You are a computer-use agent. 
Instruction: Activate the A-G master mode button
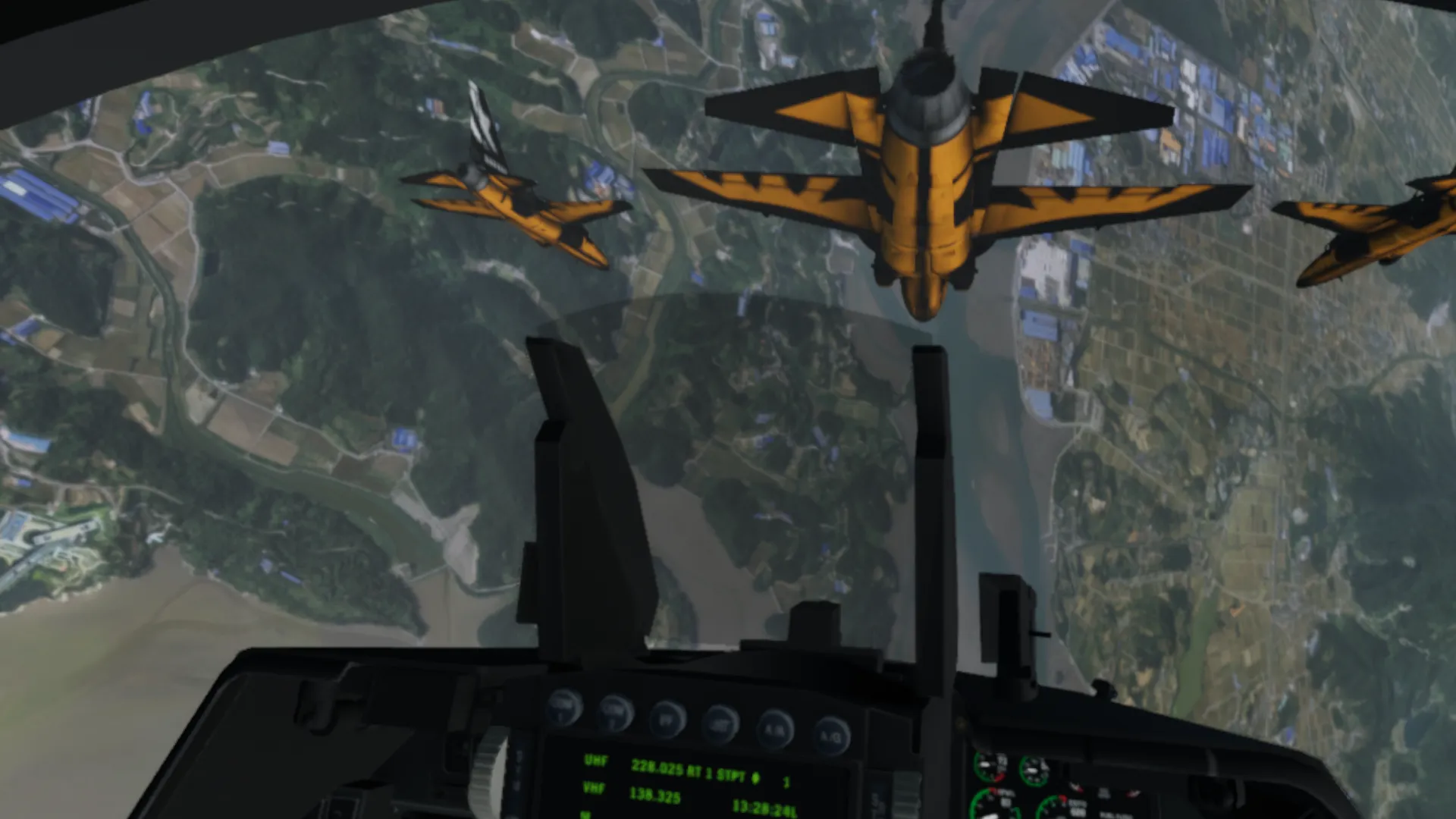pos(830,734)
